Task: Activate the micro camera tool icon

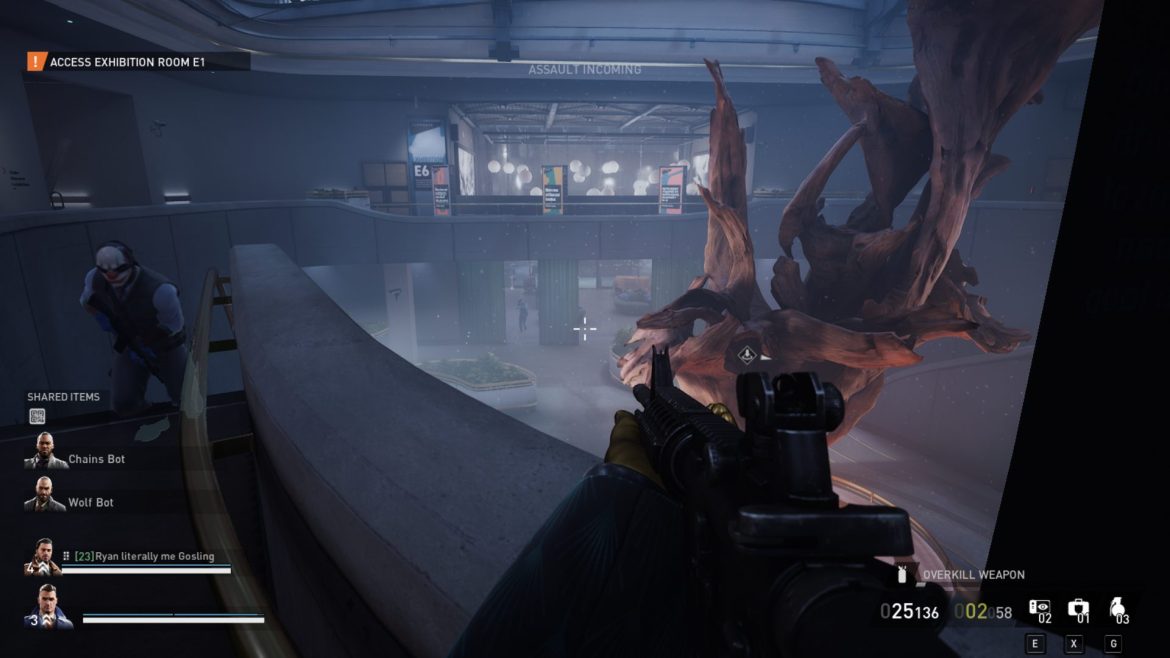Action: coord(1039,609)
